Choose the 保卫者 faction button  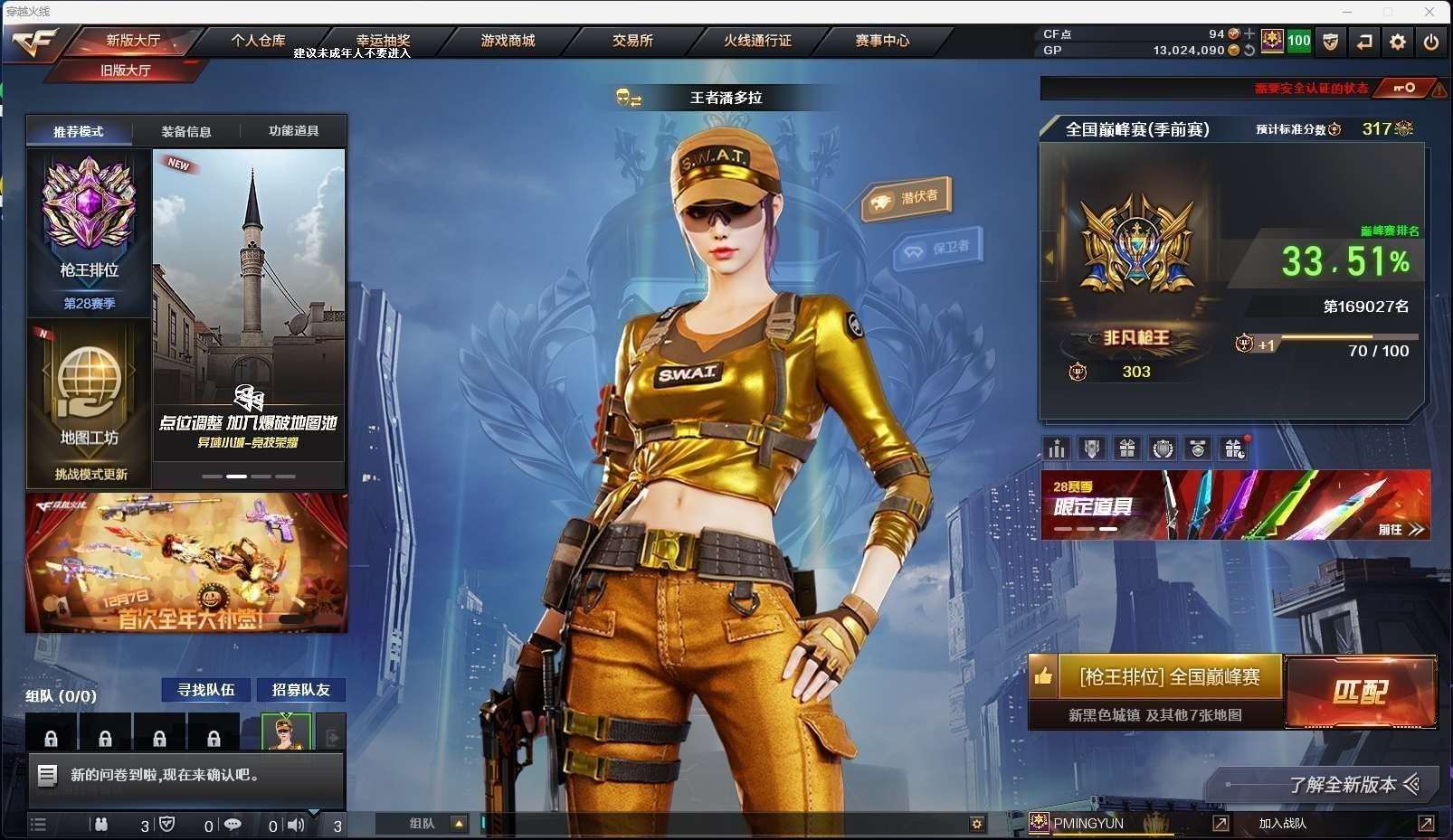938,248
